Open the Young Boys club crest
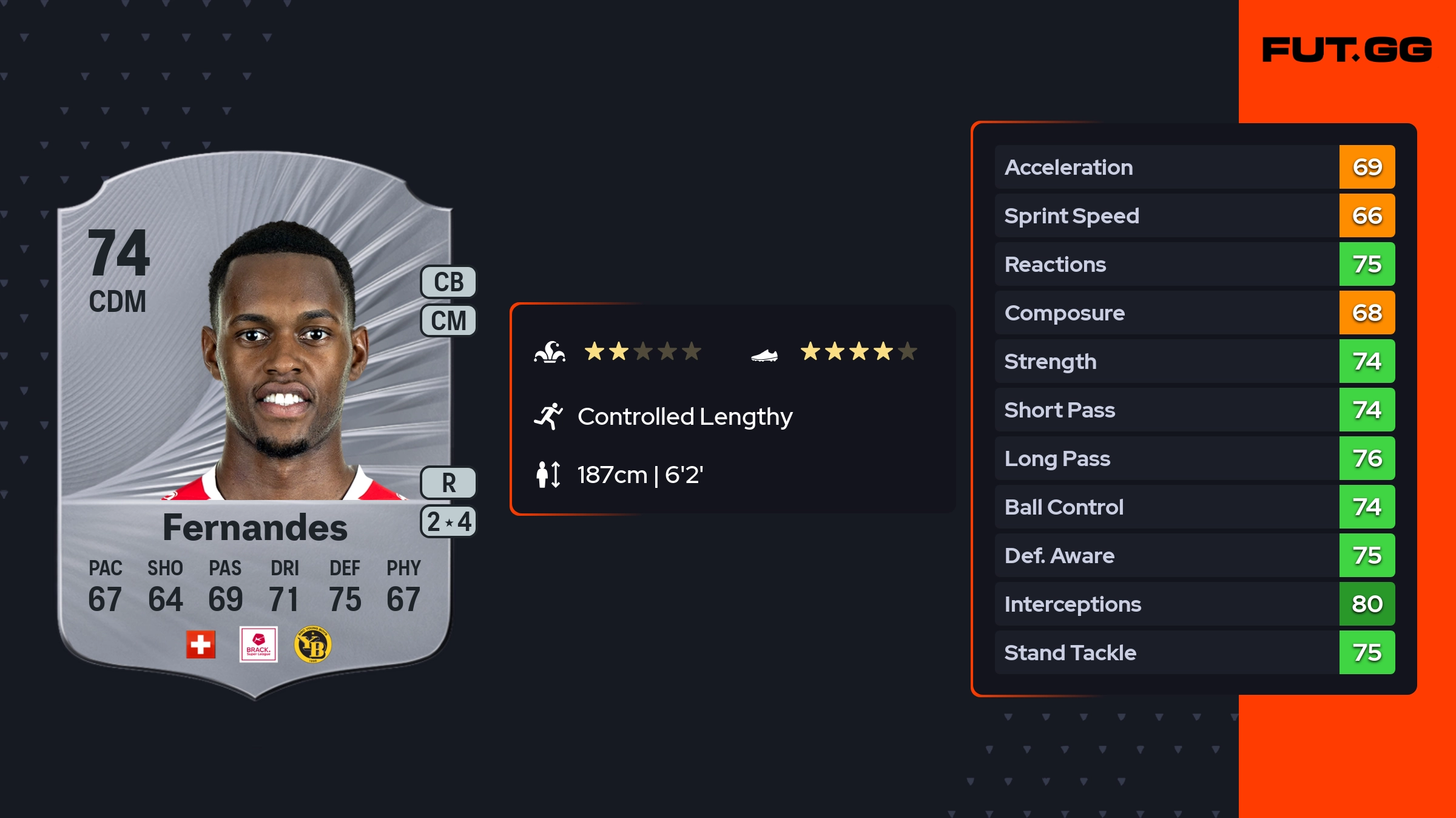This screenshot has height=818, width=1456. click(312, 644)
